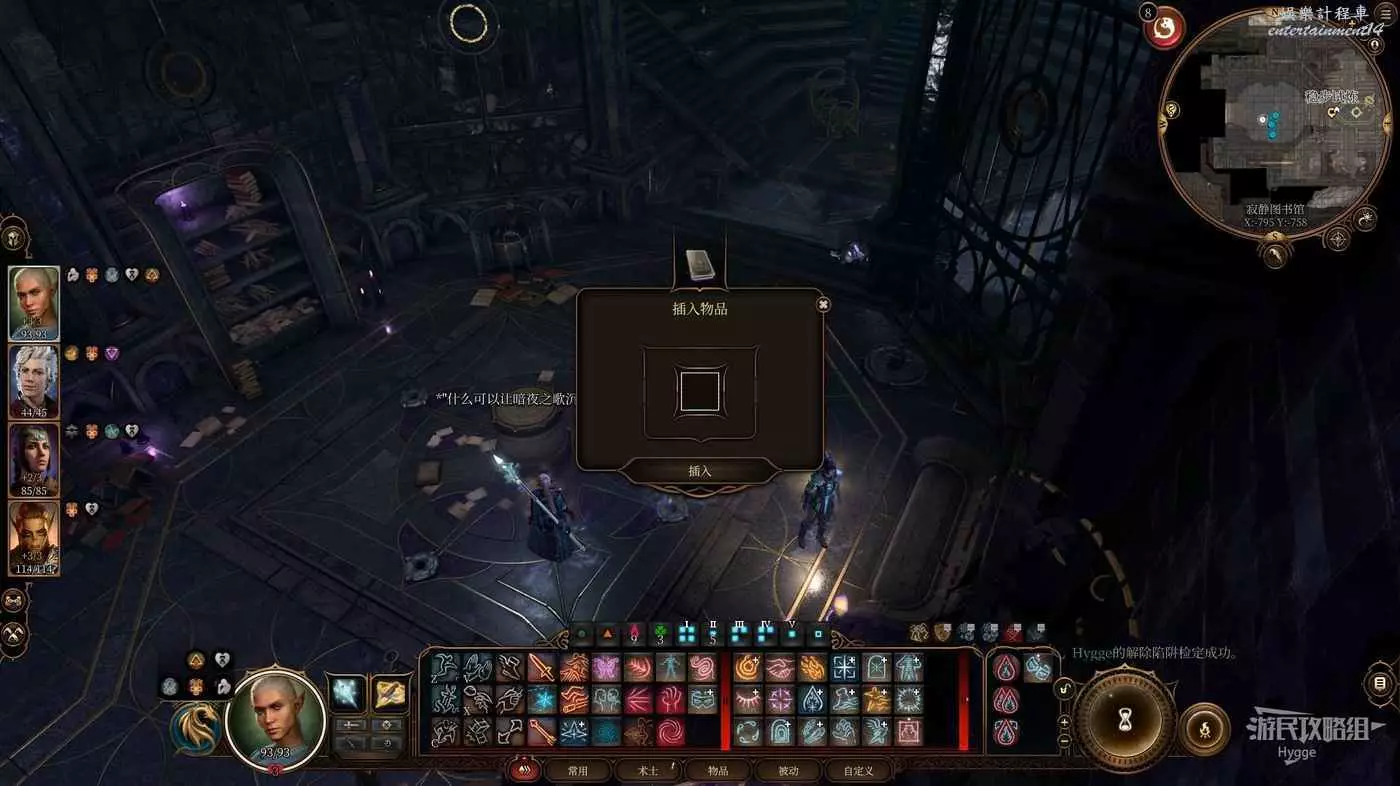Select the red-skinned horned companion portrait
This screenshot has height=786, width=1400.
click(34, 537)
